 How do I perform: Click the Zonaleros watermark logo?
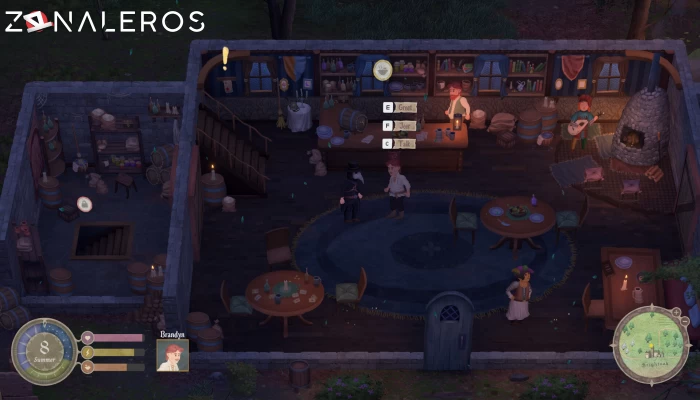pos(104,21)
